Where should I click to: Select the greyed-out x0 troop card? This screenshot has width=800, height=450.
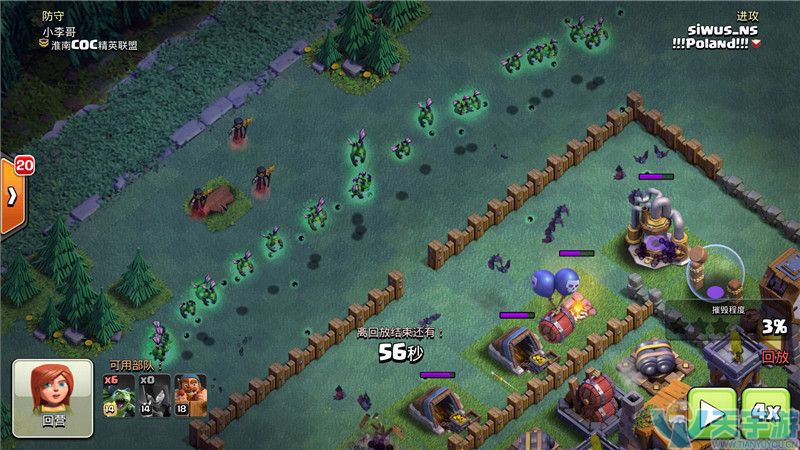pos(153,396)
